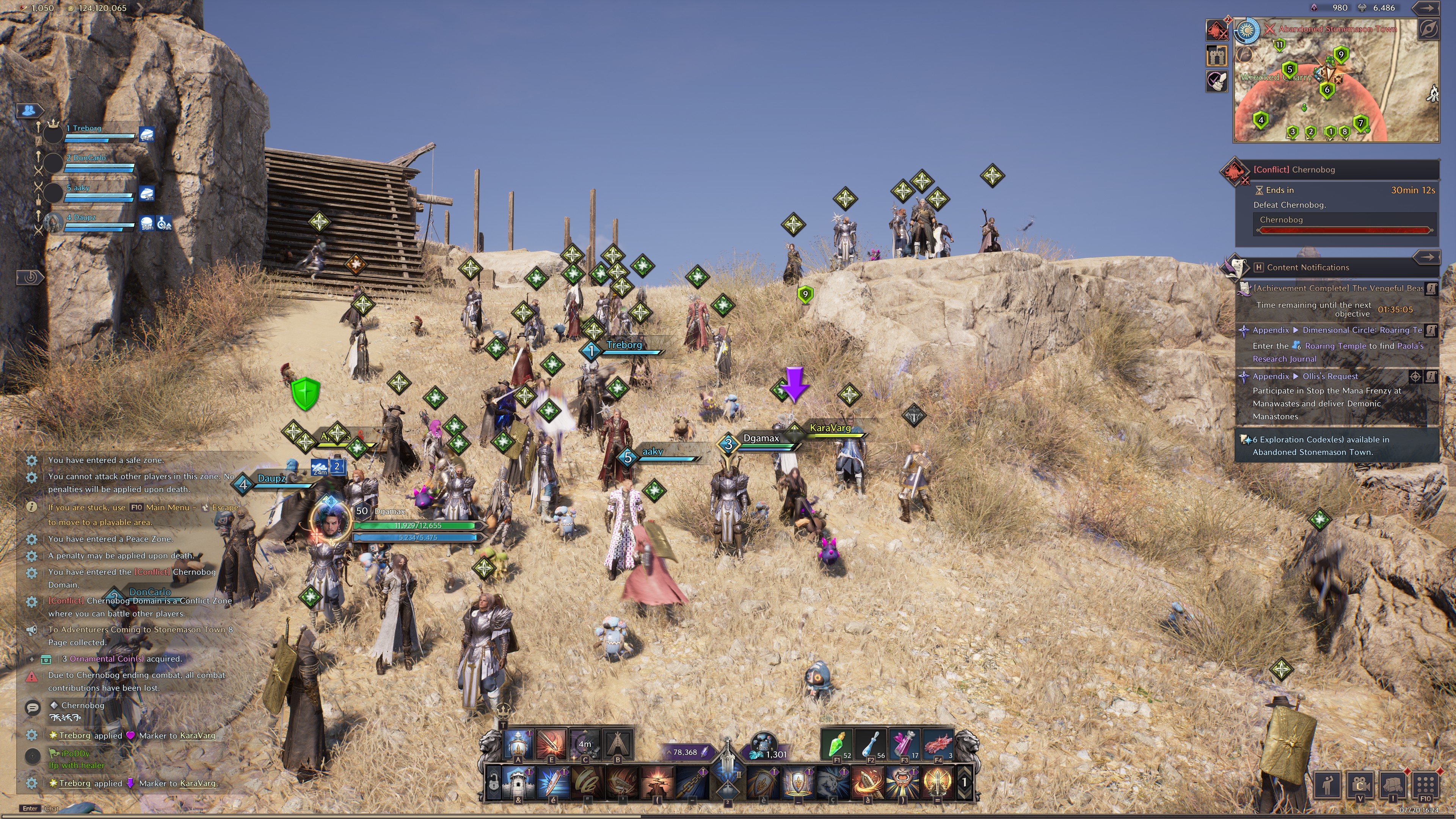Image resolution: width=1456 pixels, height=819 pixels.
Task: Open the Abandoned Stonemason Town minimap
Action: (x=1336, y=82)
